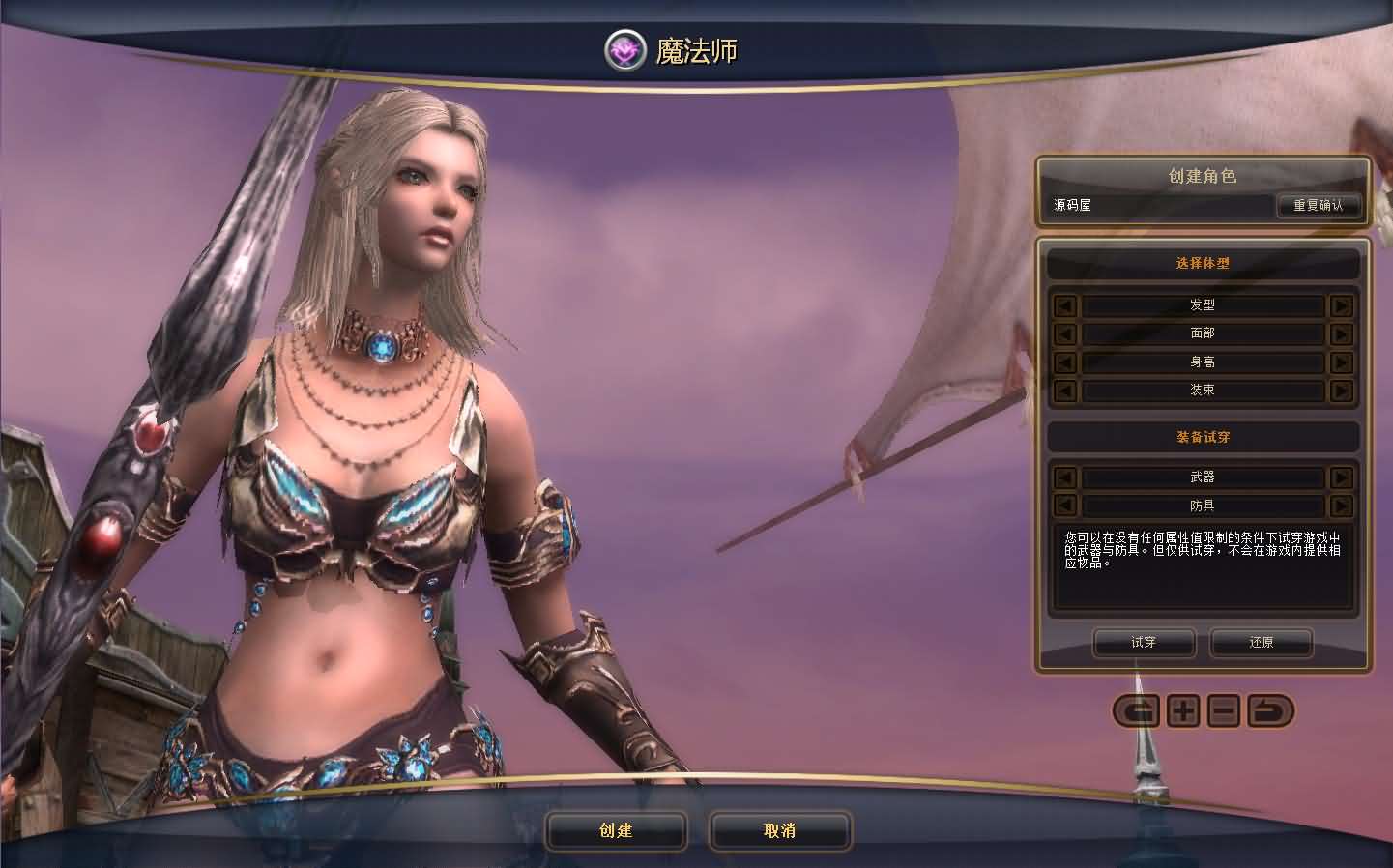
Task: Click the rotate character icon
Action: point(1139,711)
